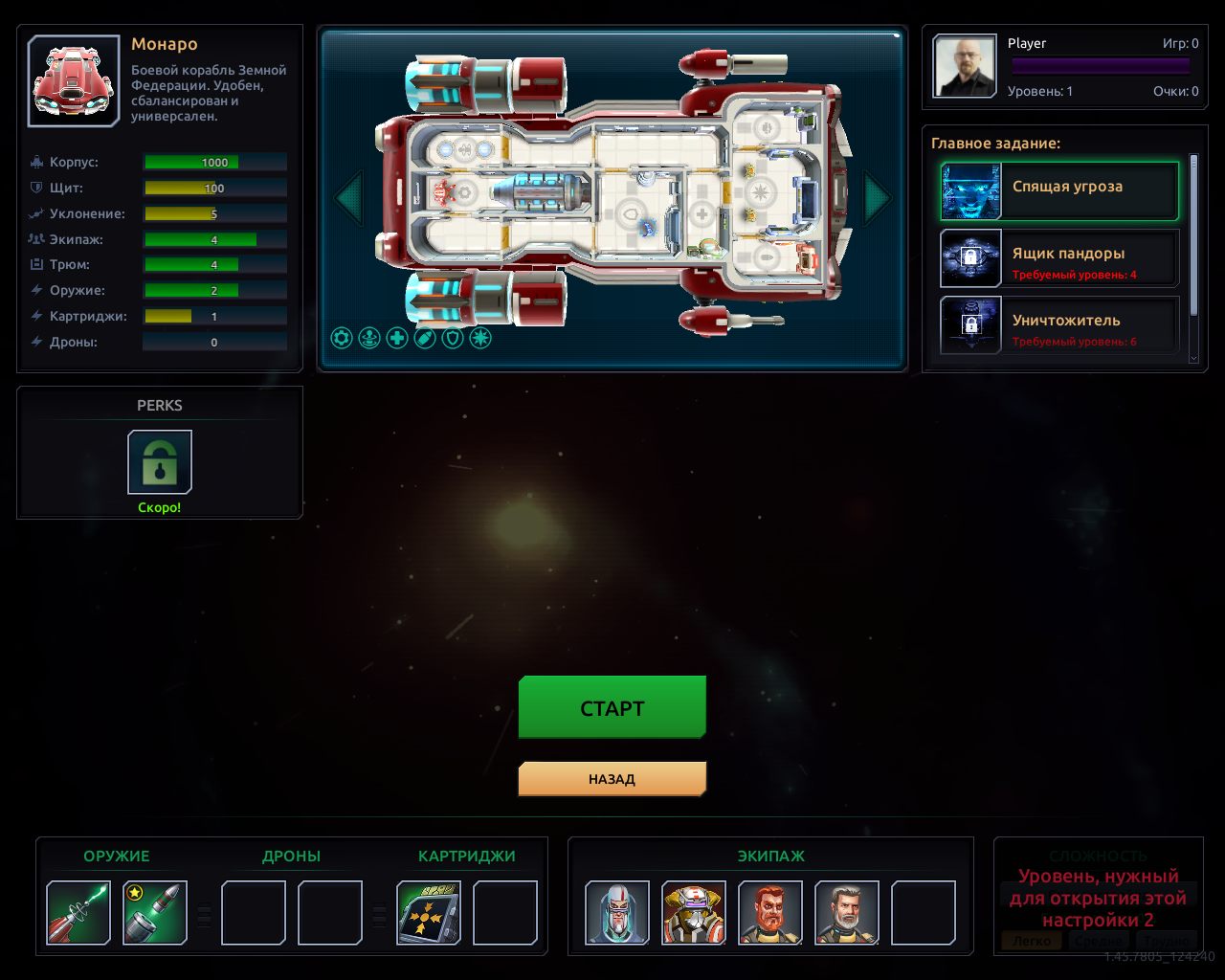This screenshot has height=980, width=1225.
Task: Click the green СТАРТ button
Action: pyautogui.click(x=612, y=707)
